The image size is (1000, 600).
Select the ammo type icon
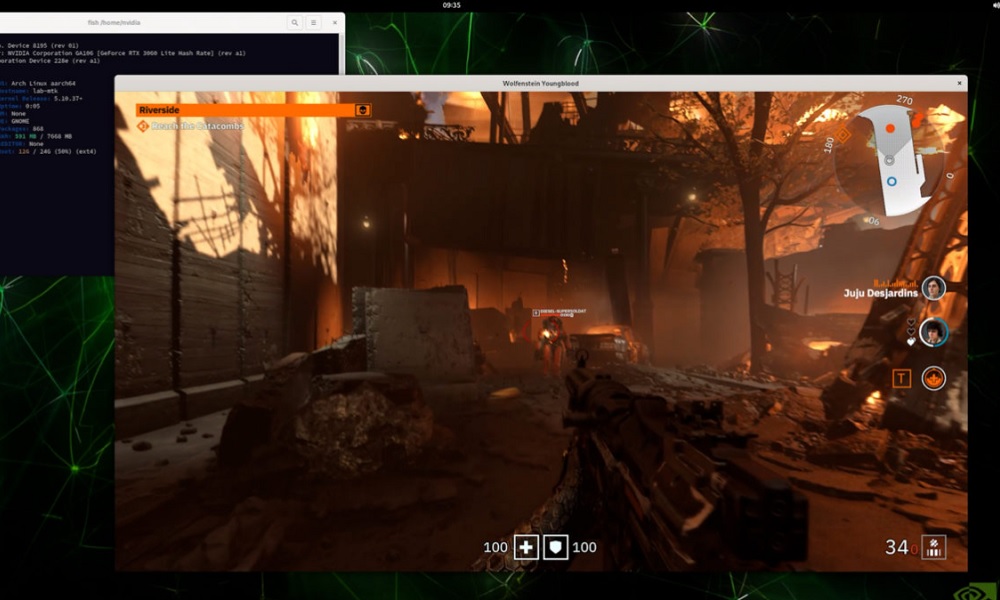(933, 547)
